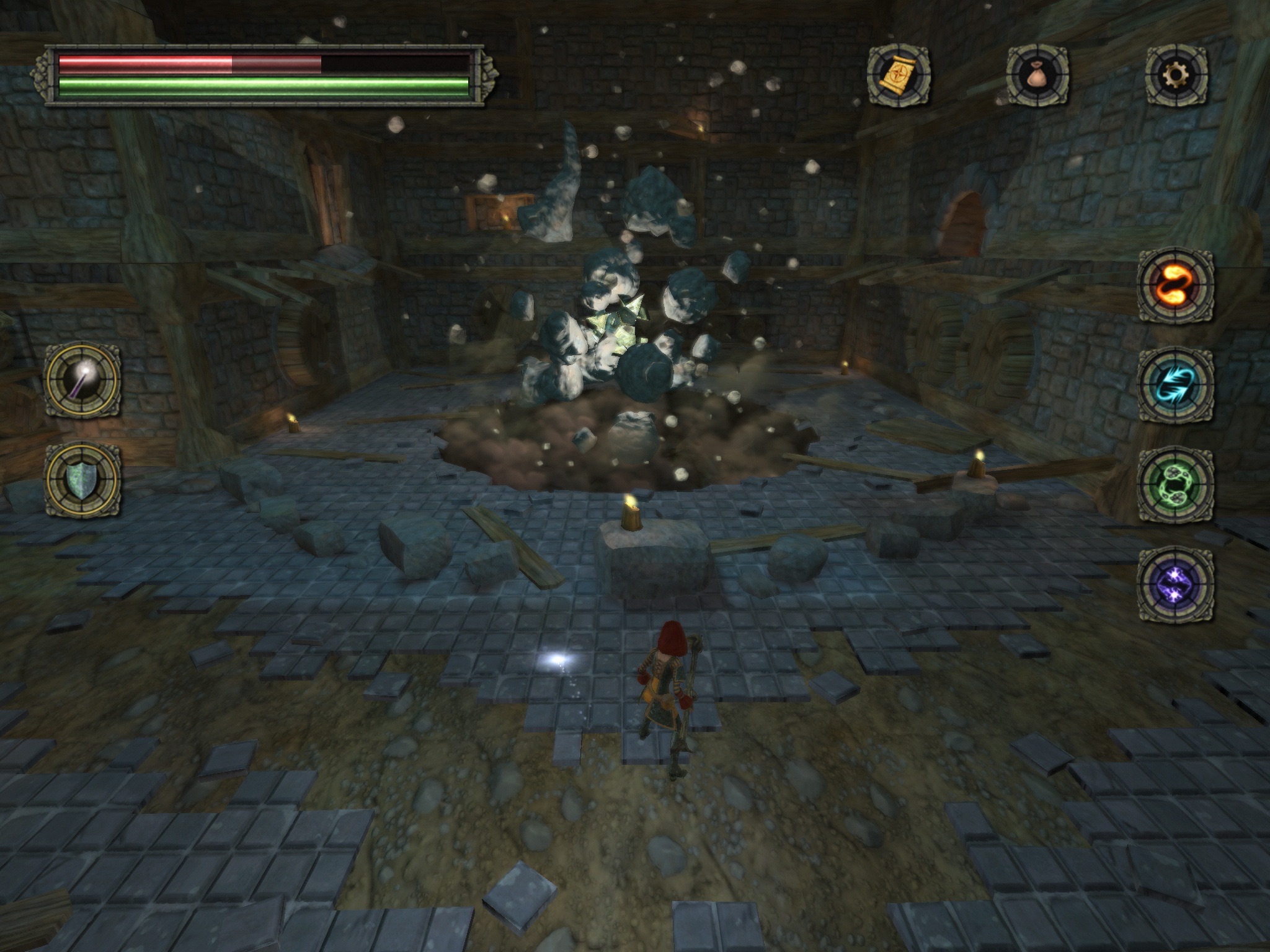Screen dimensions: 1270x952
Task: Open the inventory bag
Action: [x=1037, y=76]
